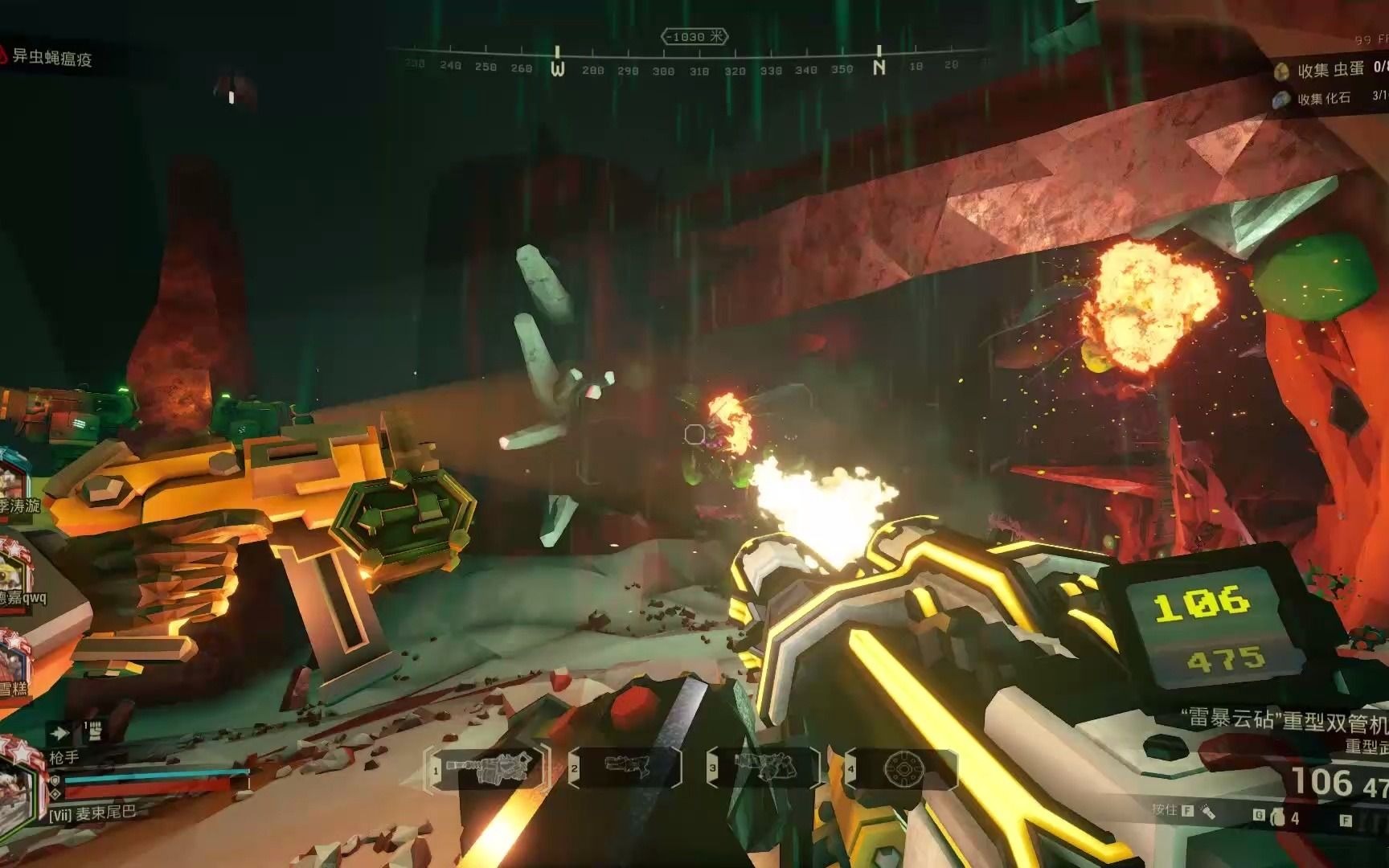Click the dash arrow status icon
The height and width of the screenshot is (868, 1389).
tap(59, 733)
